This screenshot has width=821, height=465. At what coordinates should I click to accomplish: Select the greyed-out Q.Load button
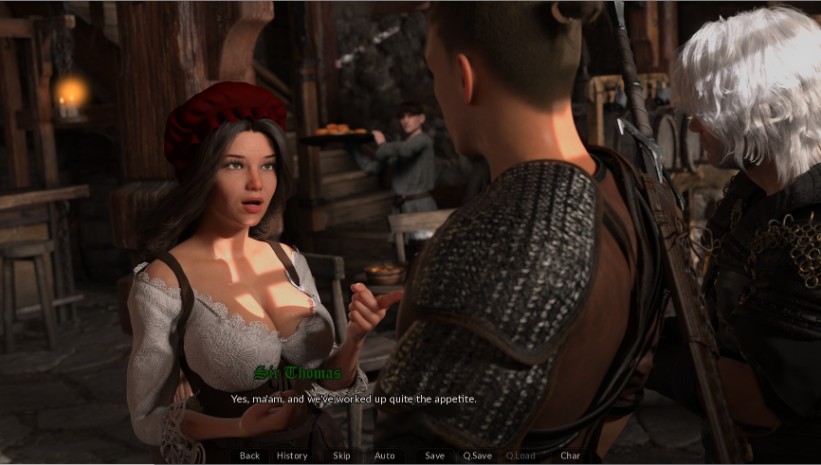(x=520, y=456)
